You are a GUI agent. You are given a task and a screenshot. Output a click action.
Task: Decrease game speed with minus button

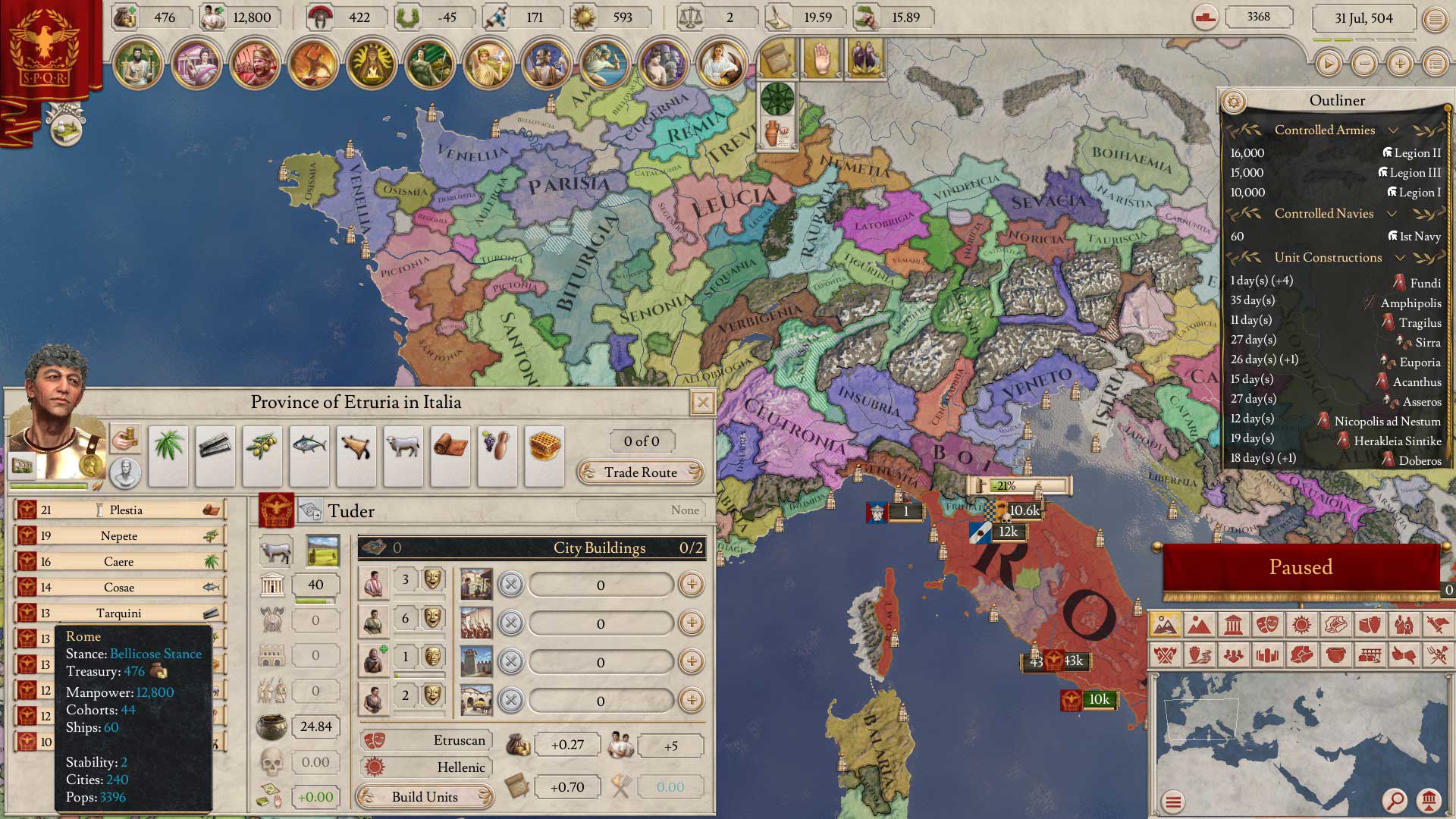1364,64
